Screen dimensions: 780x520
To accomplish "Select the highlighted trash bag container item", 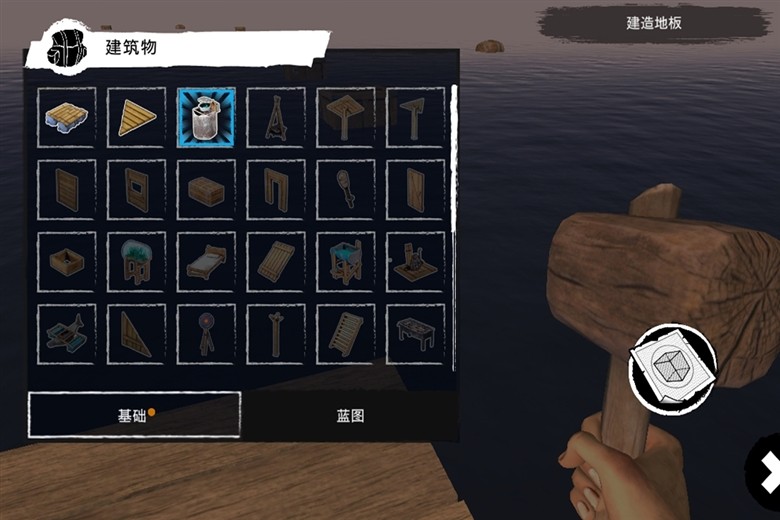I will click(206, 117).
